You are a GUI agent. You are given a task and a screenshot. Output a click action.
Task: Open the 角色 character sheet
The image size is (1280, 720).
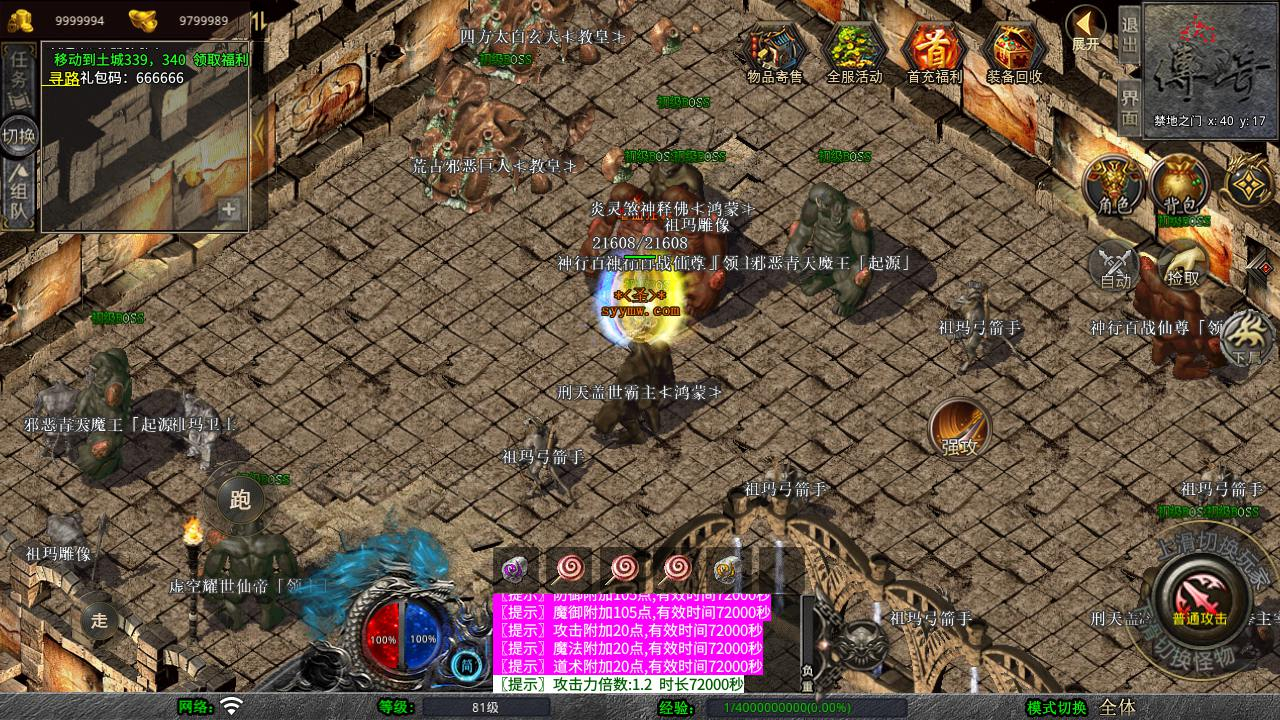(x=1114, y=186)
